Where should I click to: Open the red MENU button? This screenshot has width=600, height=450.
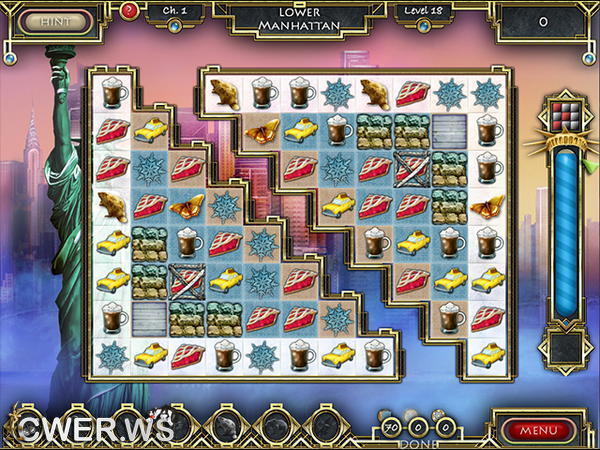[x=540, y=430]
